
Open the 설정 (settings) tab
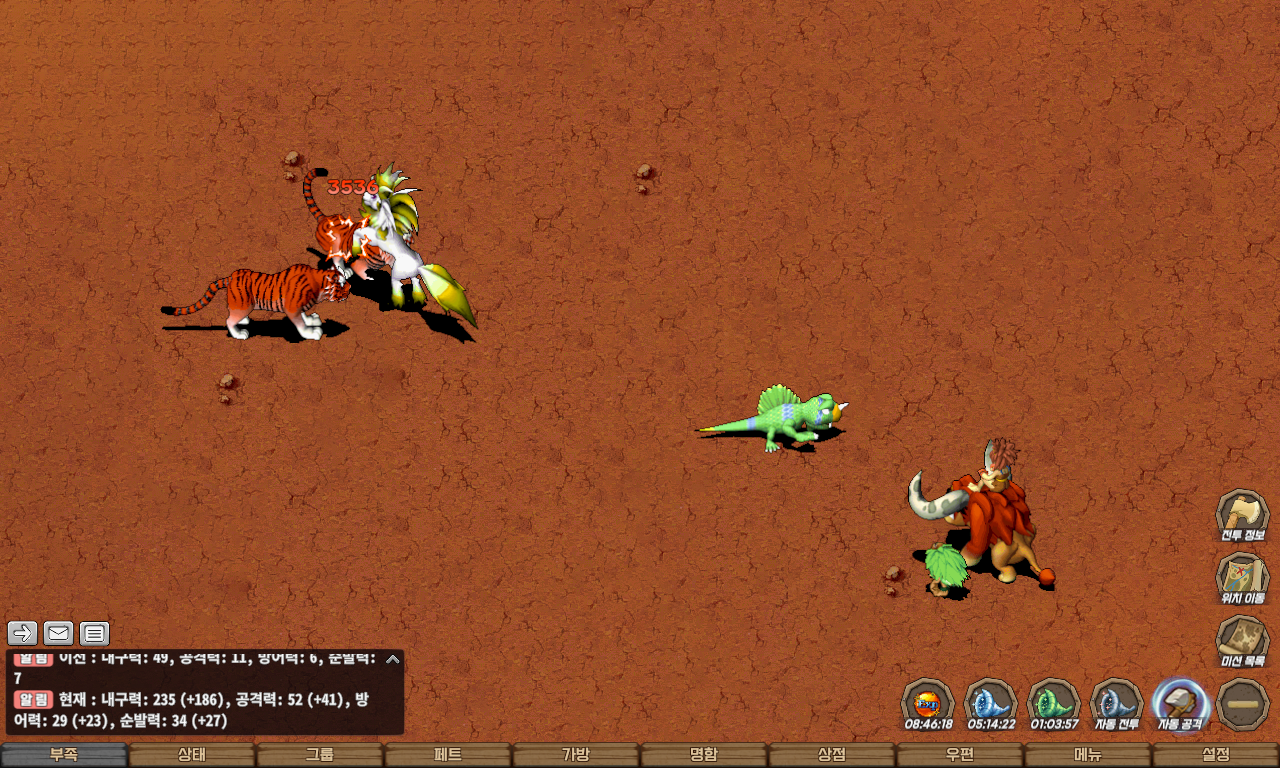coord(1216,755)
